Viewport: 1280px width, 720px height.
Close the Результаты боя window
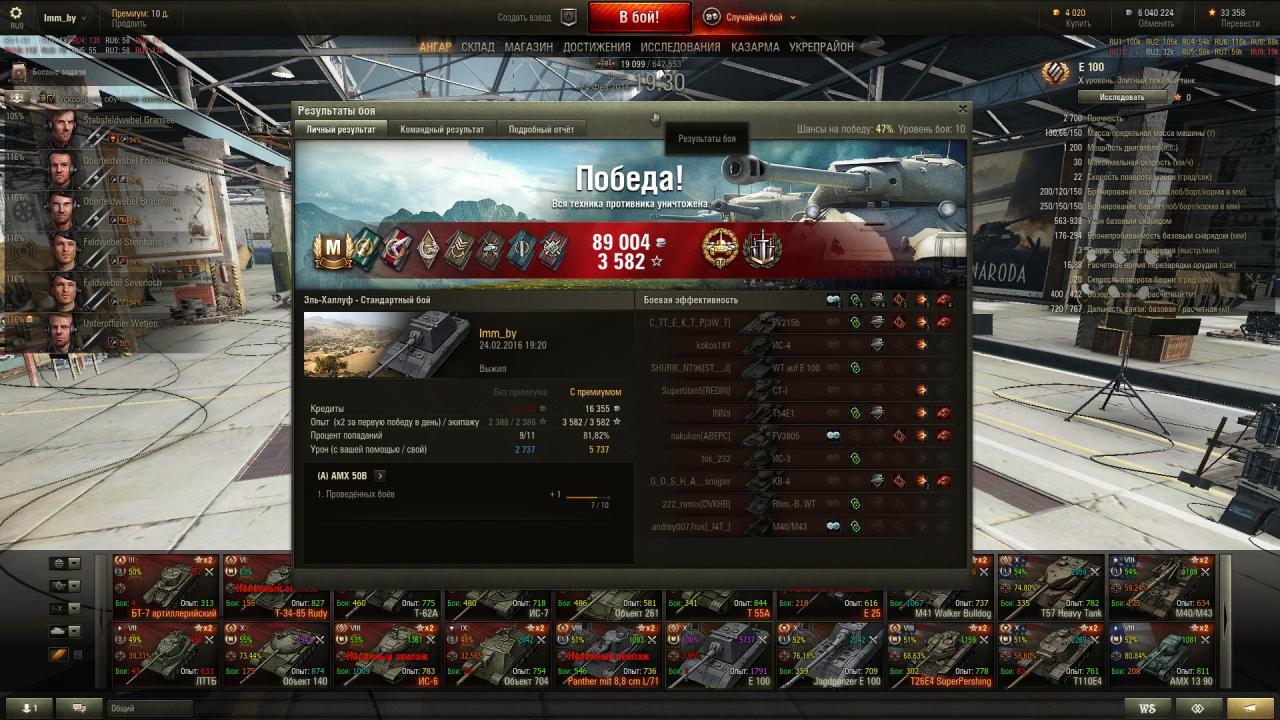coord(963,110)
